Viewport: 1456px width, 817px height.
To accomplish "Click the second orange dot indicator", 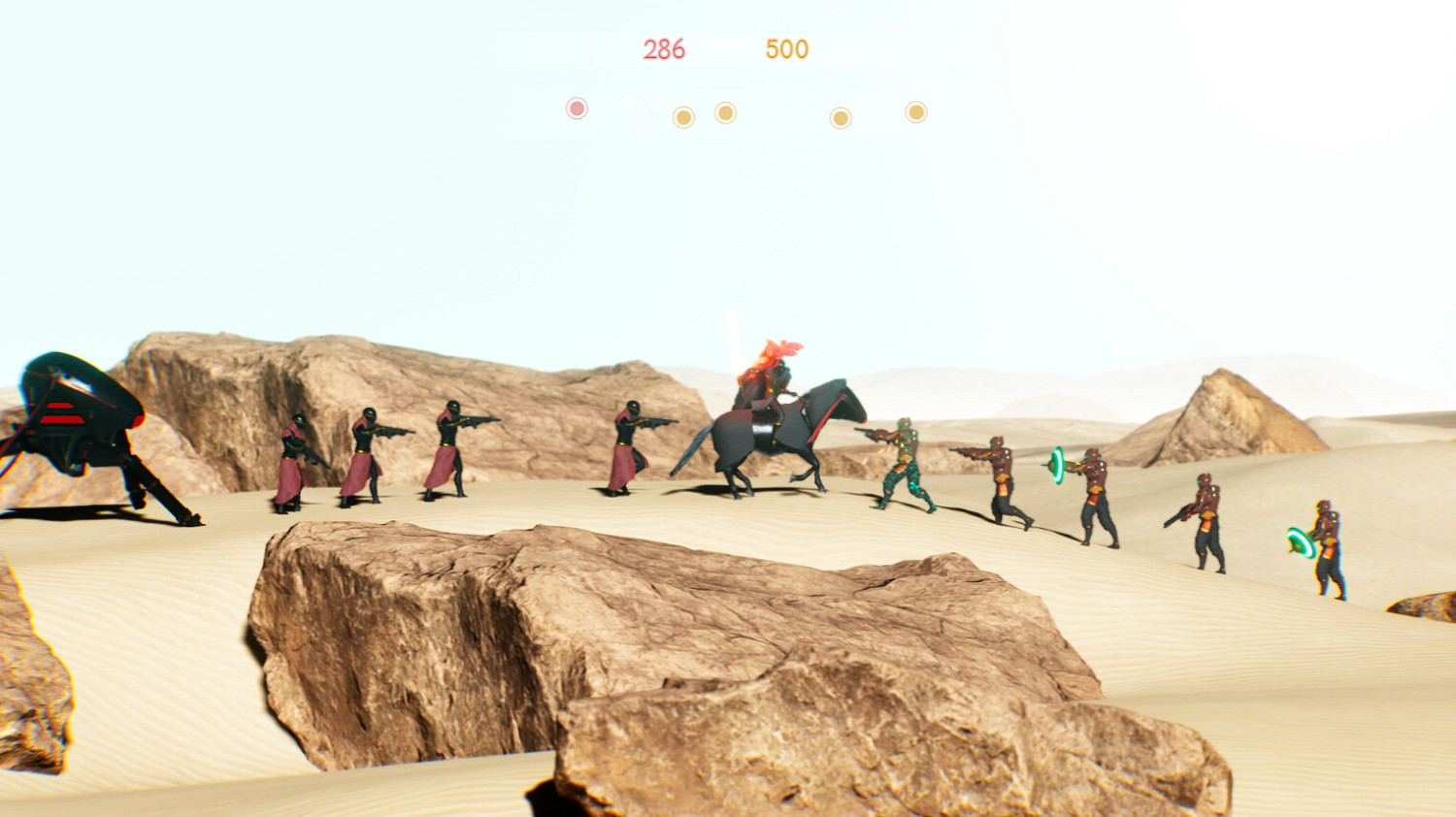I will (x=725, y=114).
